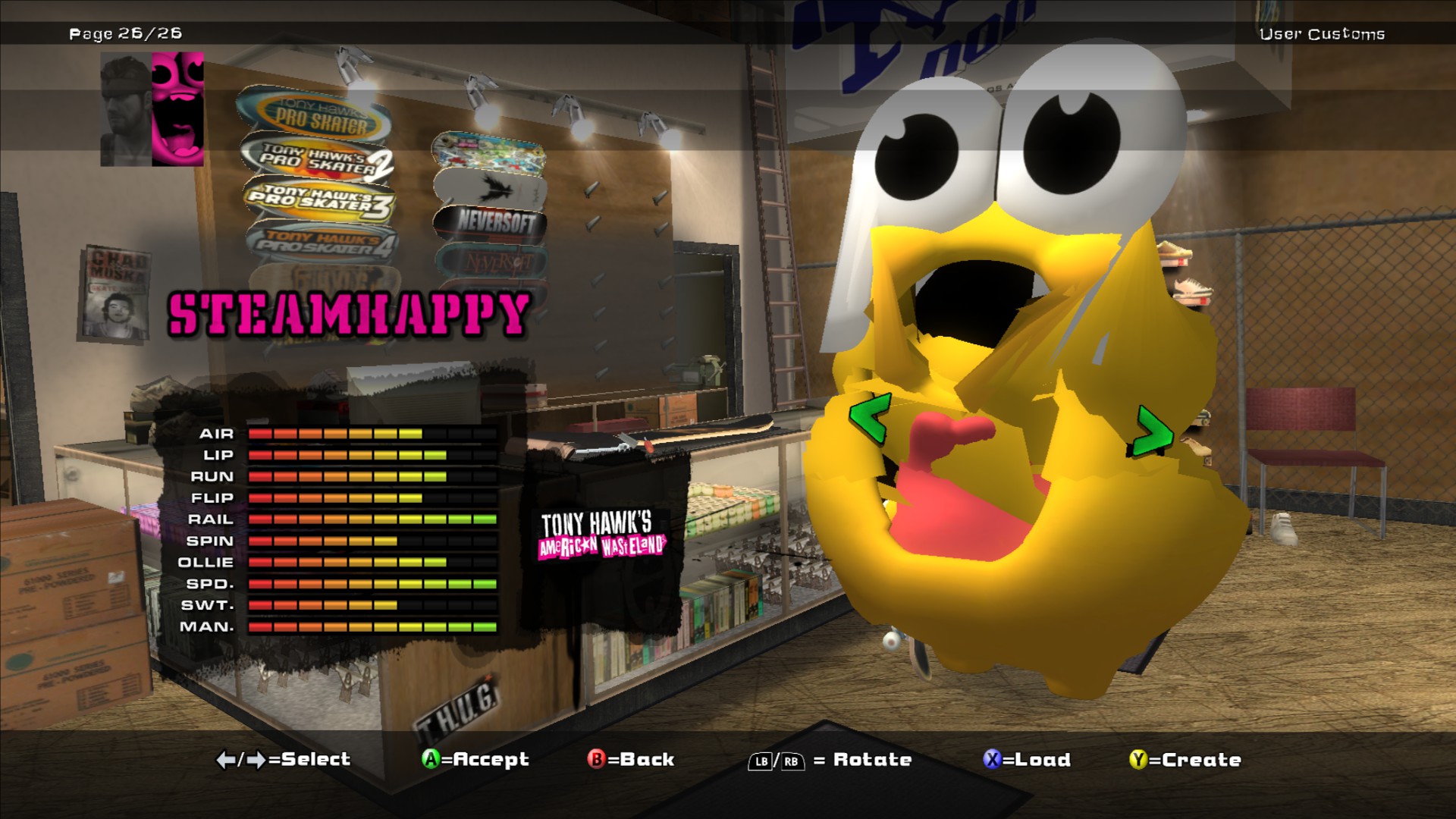Choose the pink screaming face portrait
1456x819 pixels.
tap(178, 109)
